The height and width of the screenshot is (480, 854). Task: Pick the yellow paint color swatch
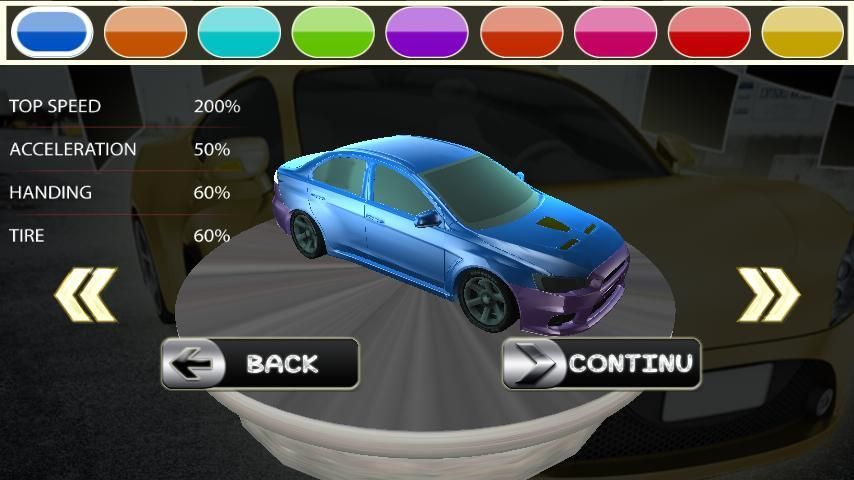point(803,32)
